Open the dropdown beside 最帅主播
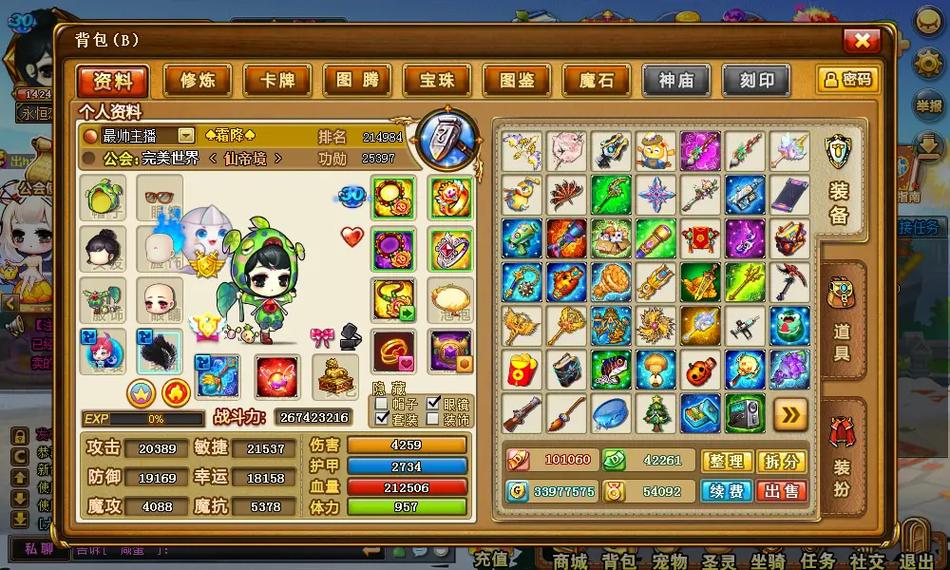Image resolution: width=950 pixels, height=570 pixels. (186, 135)
